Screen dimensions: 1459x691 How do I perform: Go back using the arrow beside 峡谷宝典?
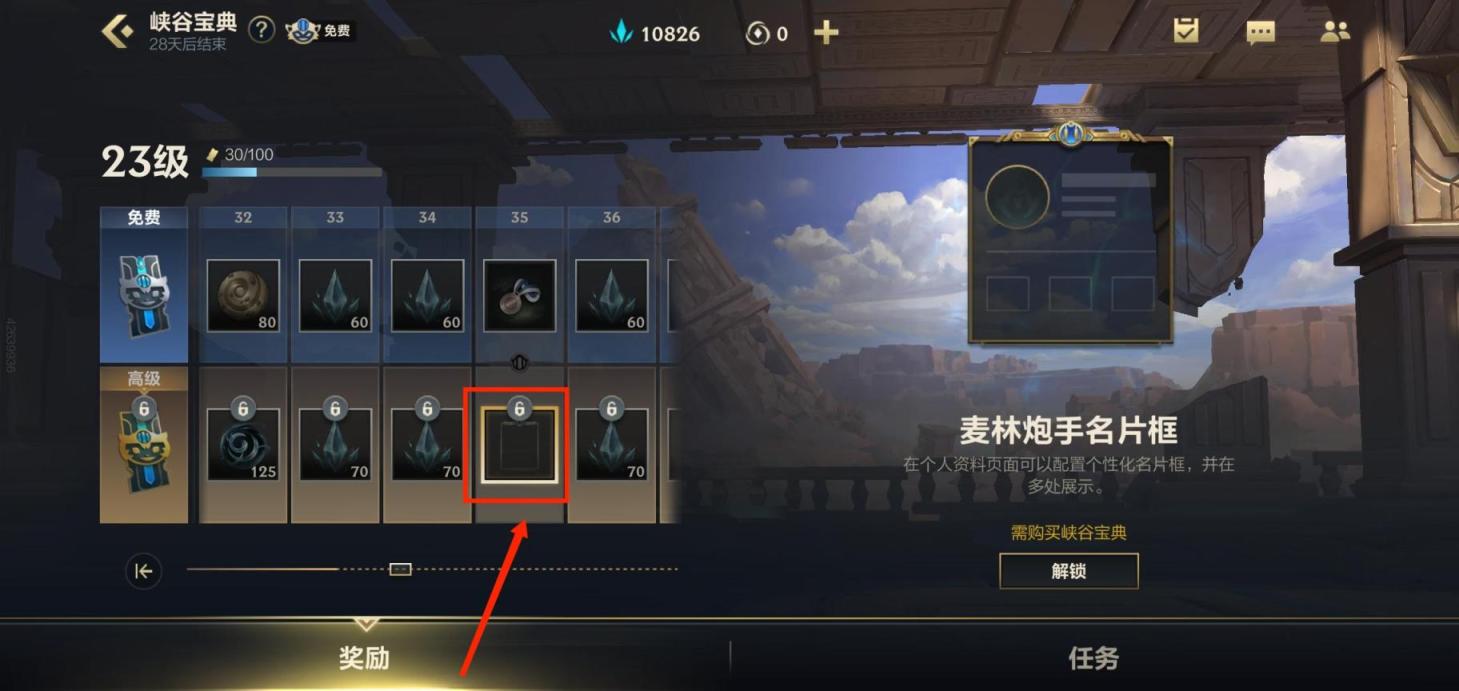(x=117, y=31)
